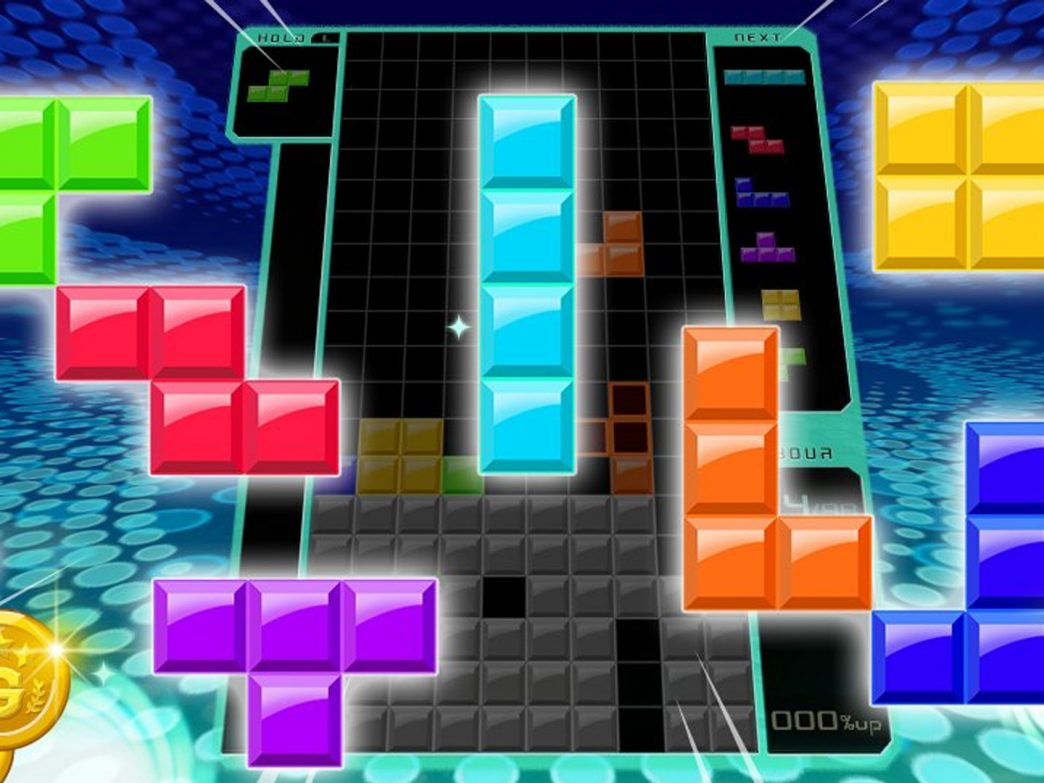Image resolution: width=1044 pixels, height=783 pixels.
Task: Select the purple T piece in the Next queue
Action: [x=768, y=247]
